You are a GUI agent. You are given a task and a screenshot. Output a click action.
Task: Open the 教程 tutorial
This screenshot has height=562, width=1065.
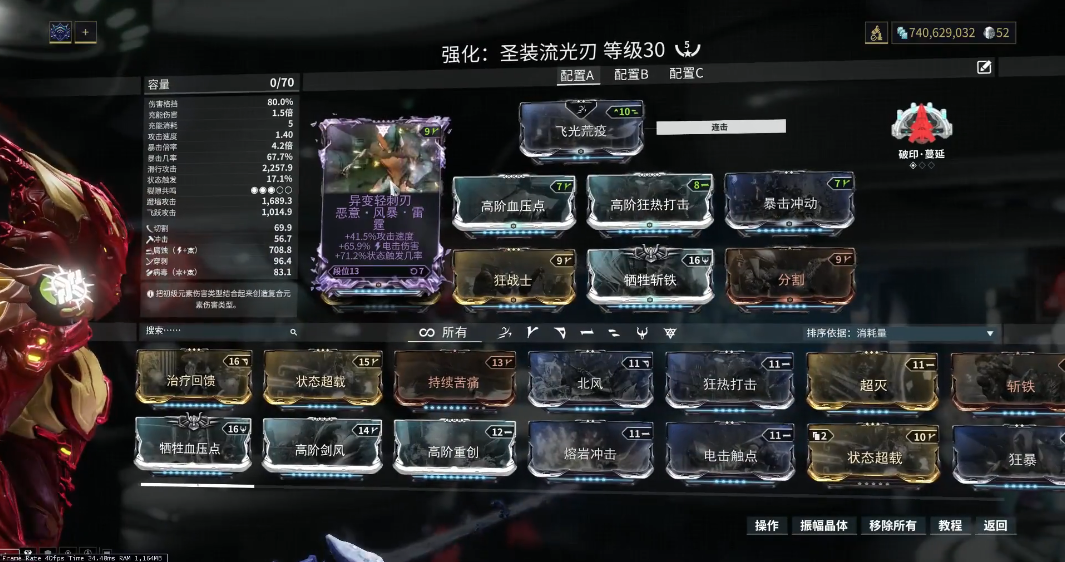[x=950, y=525]
